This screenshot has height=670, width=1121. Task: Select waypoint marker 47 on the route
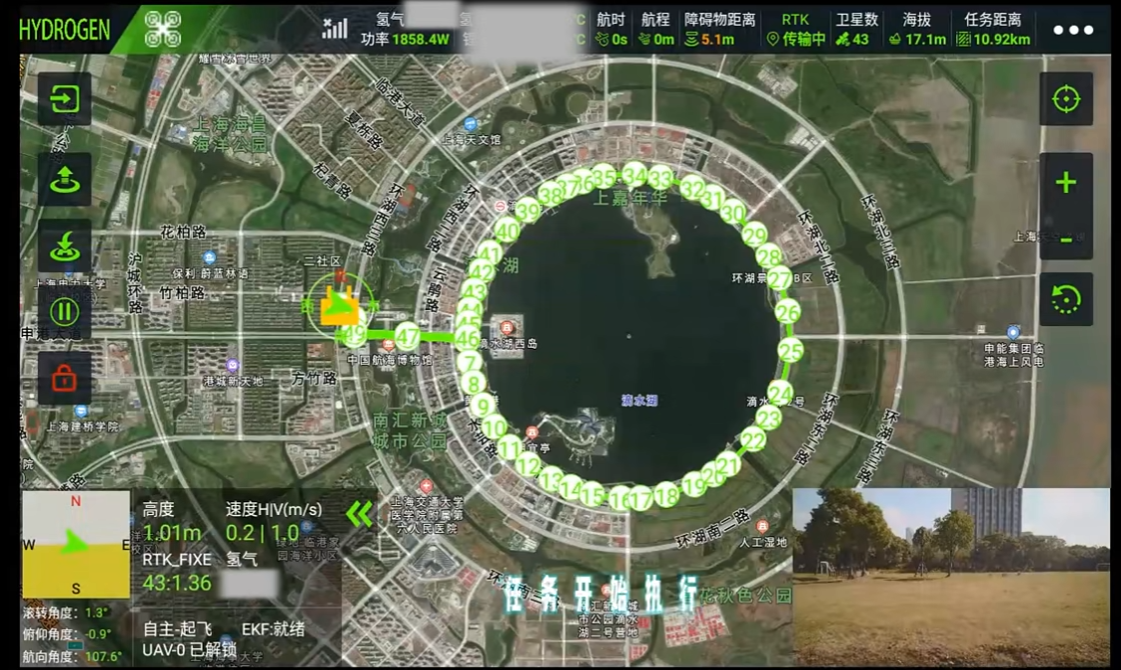pos(407,336)
